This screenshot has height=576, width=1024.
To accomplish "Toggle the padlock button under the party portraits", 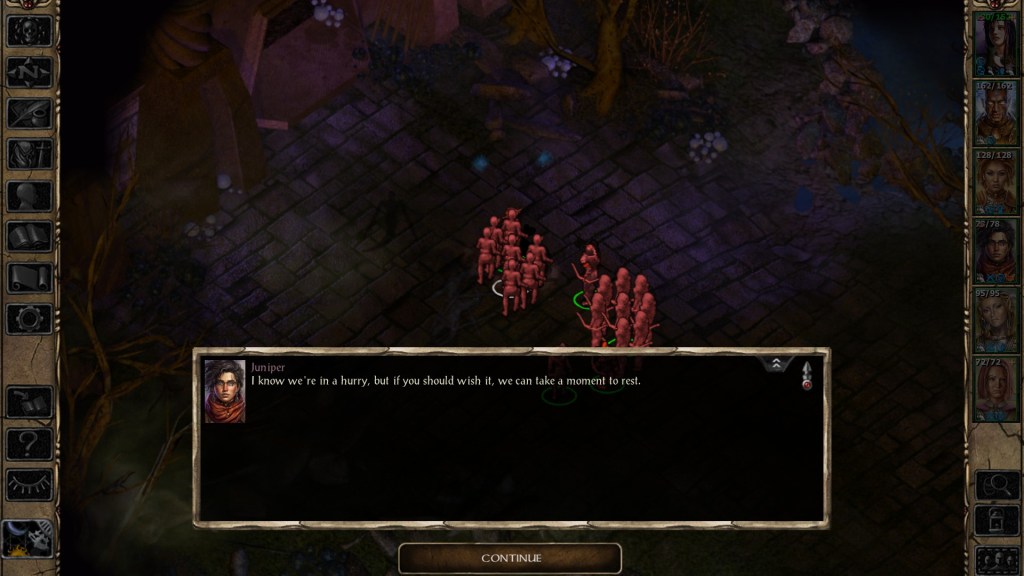I will 995,522.
